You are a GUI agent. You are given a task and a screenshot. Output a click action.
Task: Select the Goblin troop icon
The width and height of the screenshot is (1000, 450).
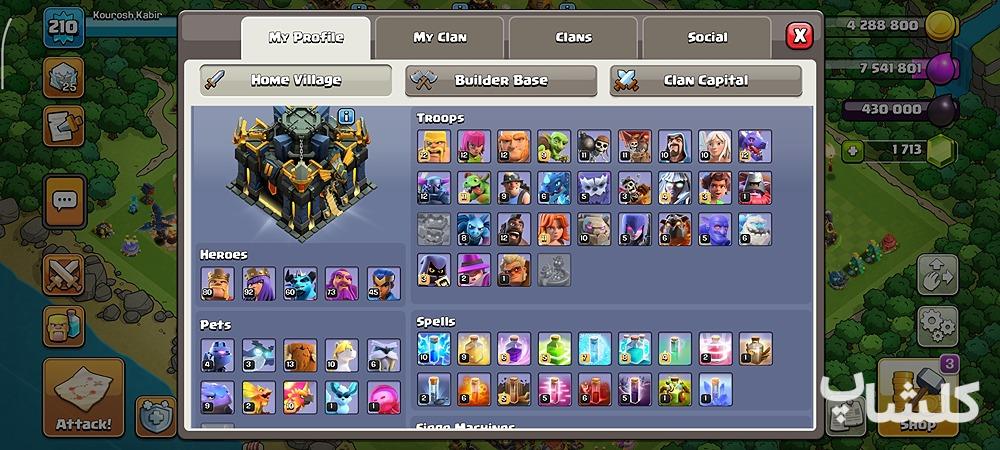[x=553, y=146]
